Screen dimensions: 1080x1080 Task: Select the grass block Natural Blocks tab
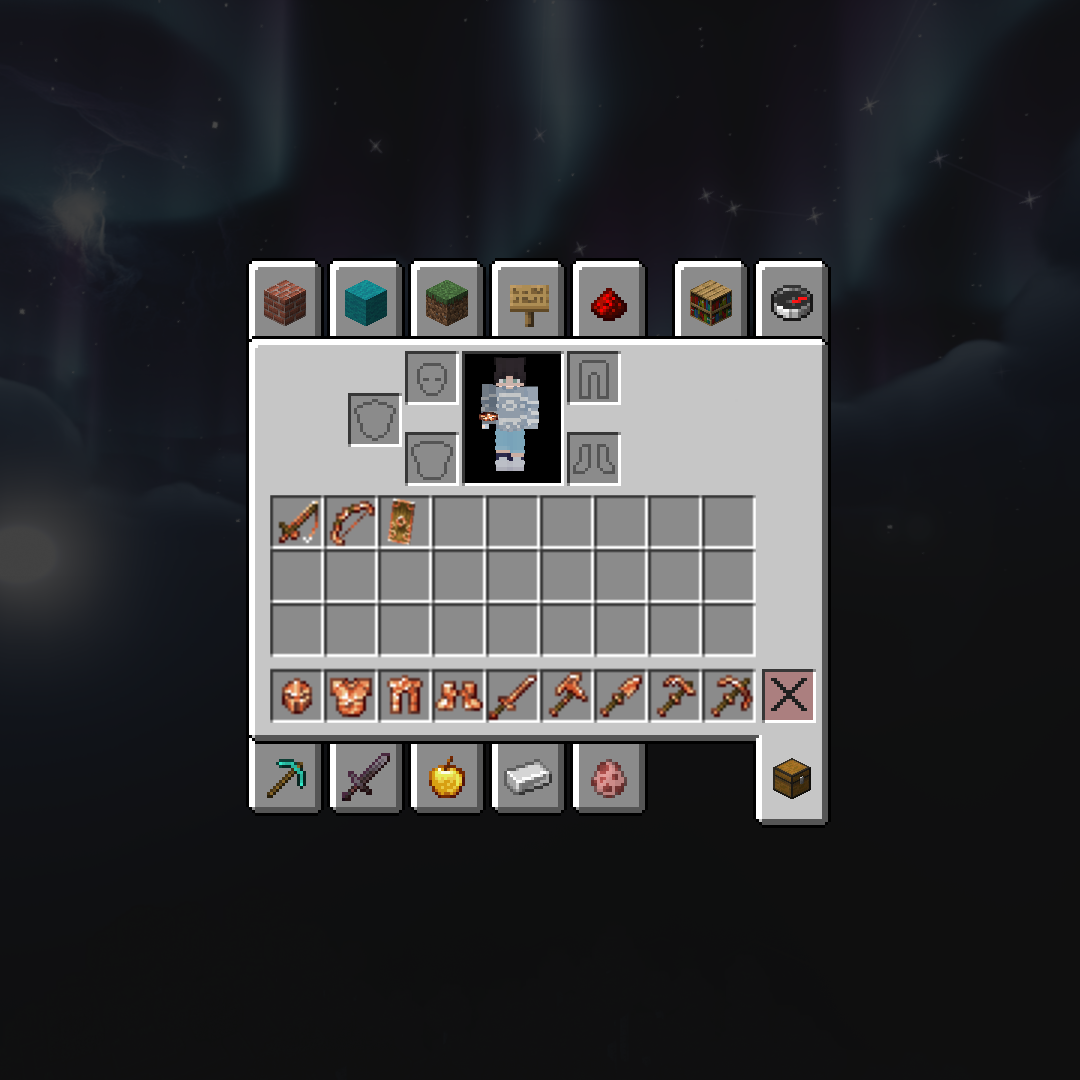(447, 302)
